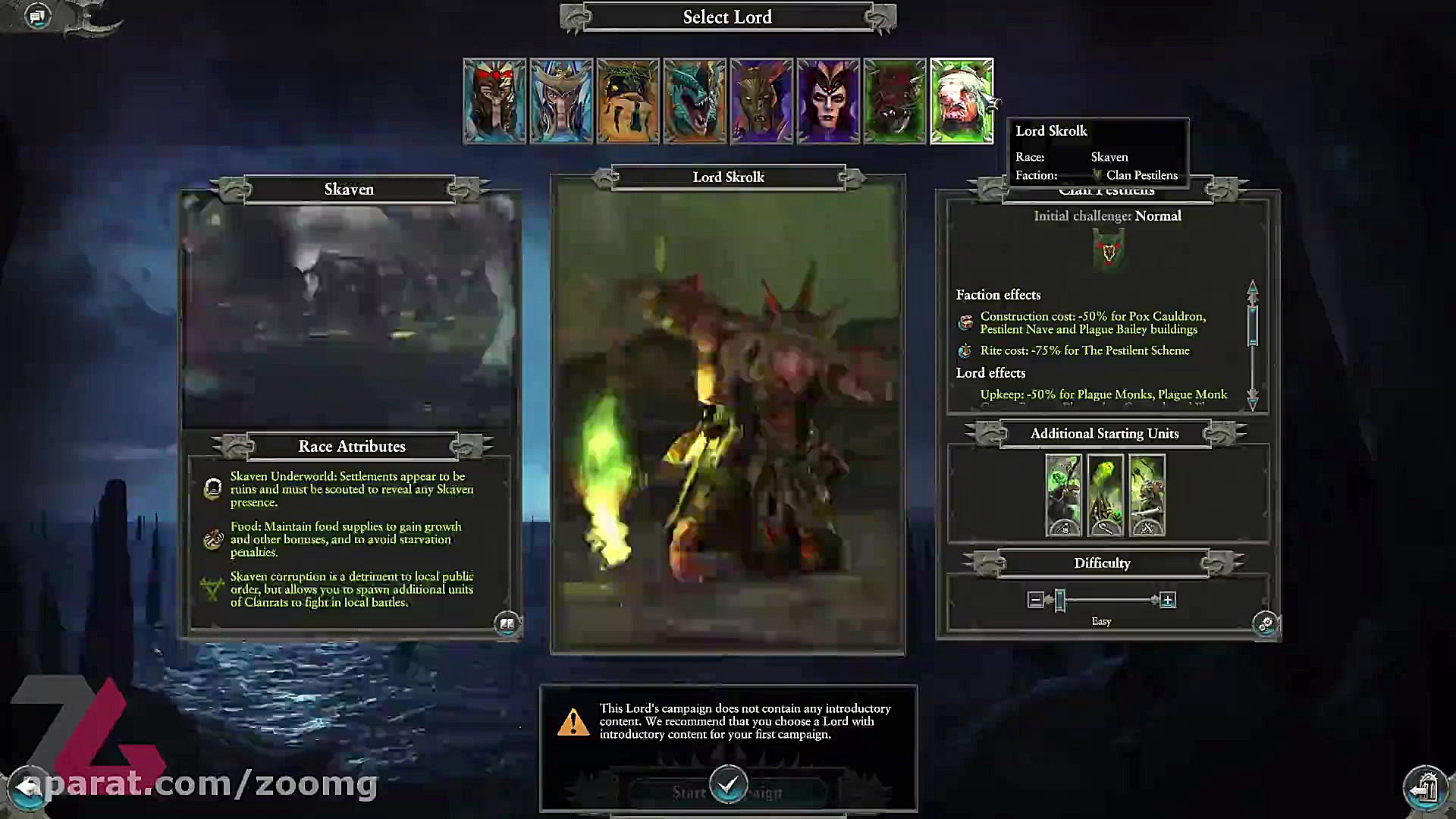Select the teal roaring lizard lord portrait

pyautogui.click(x=695, y=101)
